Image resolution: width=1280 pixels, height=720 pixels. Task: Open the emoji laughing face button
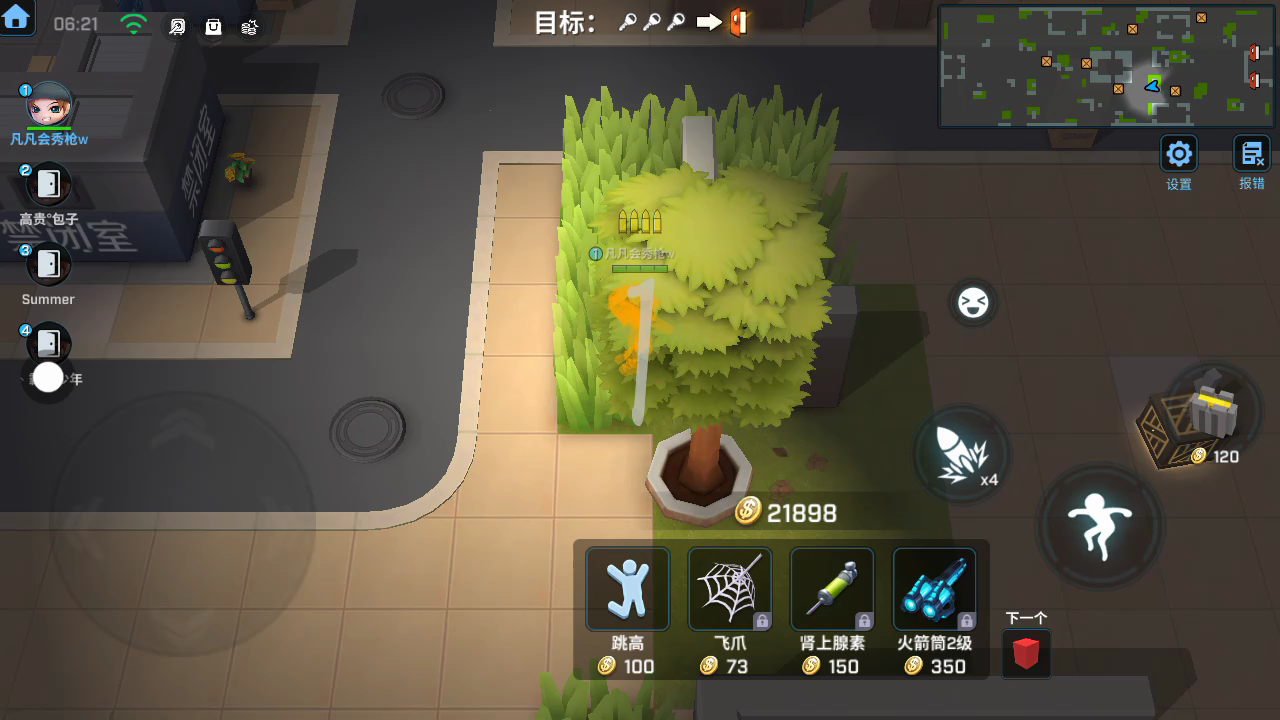[972, 303]
